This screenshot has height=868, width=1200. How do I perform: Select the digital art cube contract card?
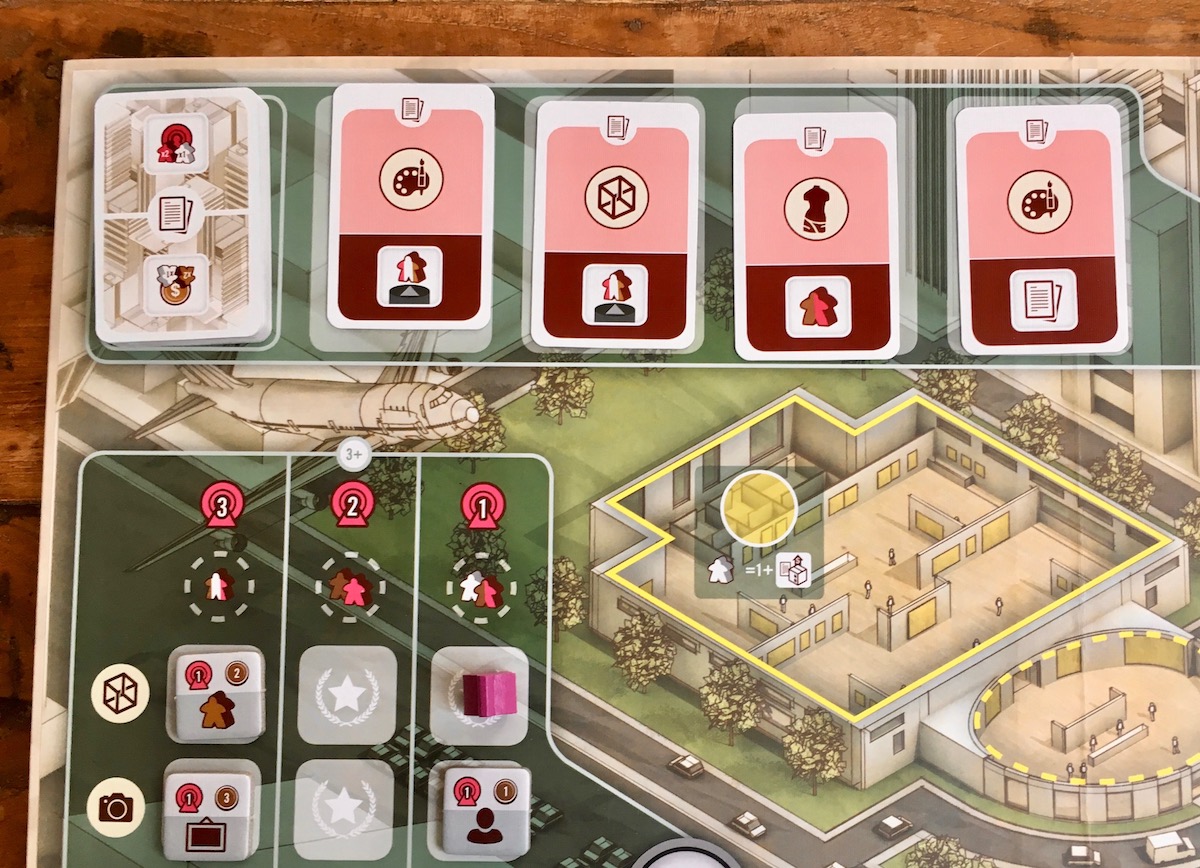click(612, 224)
